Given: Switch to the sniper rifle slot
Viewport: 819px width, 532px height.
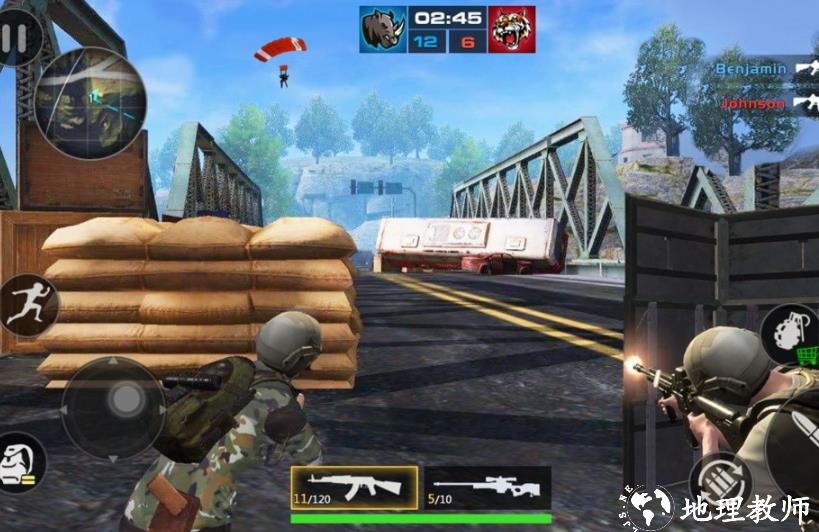Looking at the screenshot, I should pyautogui.click(x=493, y=487).
